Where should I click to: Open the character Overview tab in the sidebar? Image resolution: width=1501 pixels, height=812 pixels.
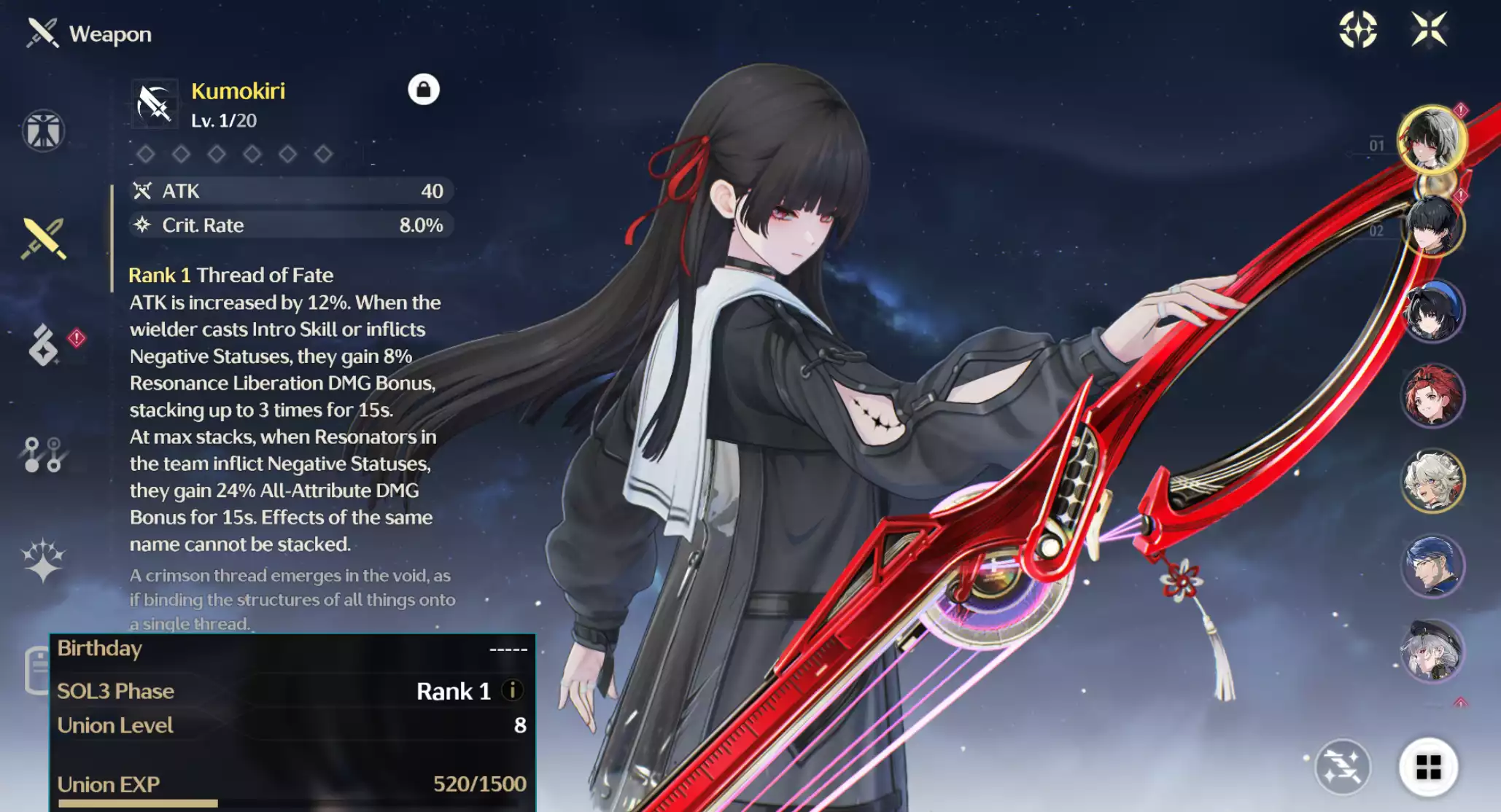tap(44, 130)
